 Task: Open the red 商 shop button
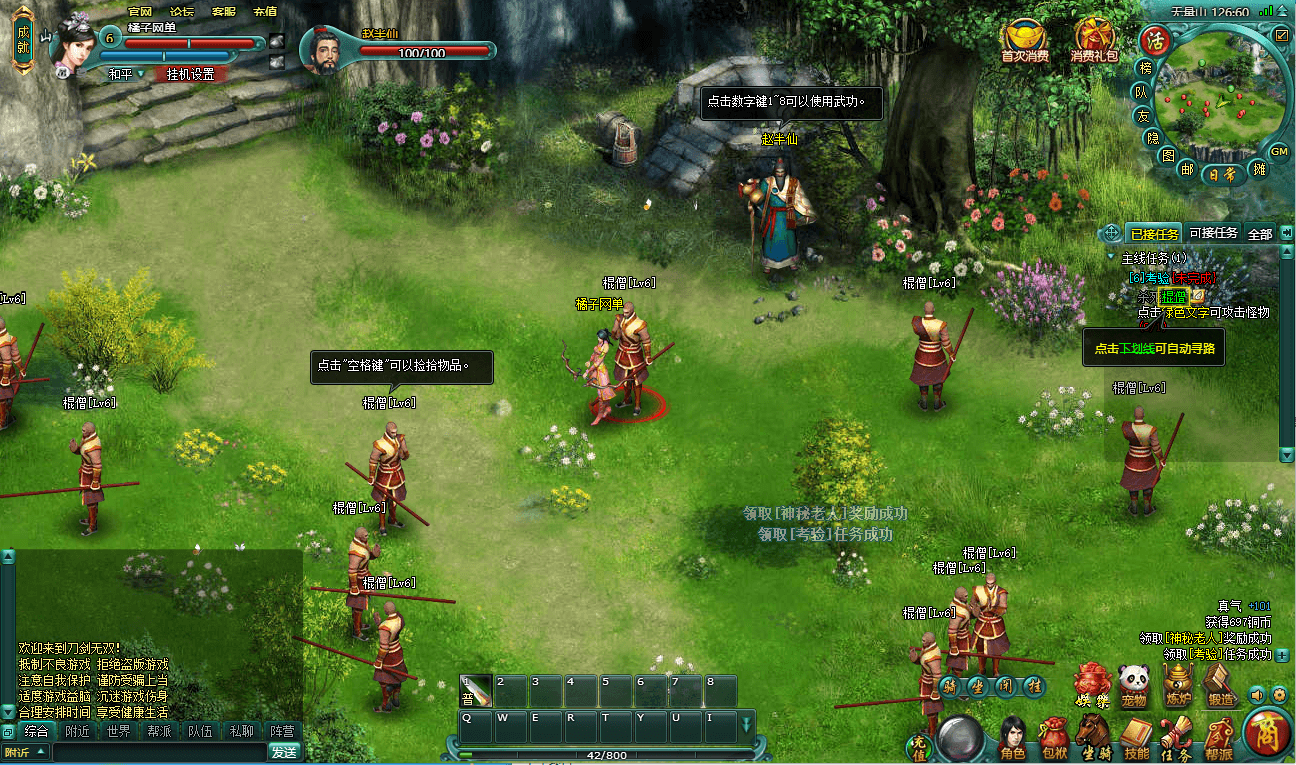1267,734
